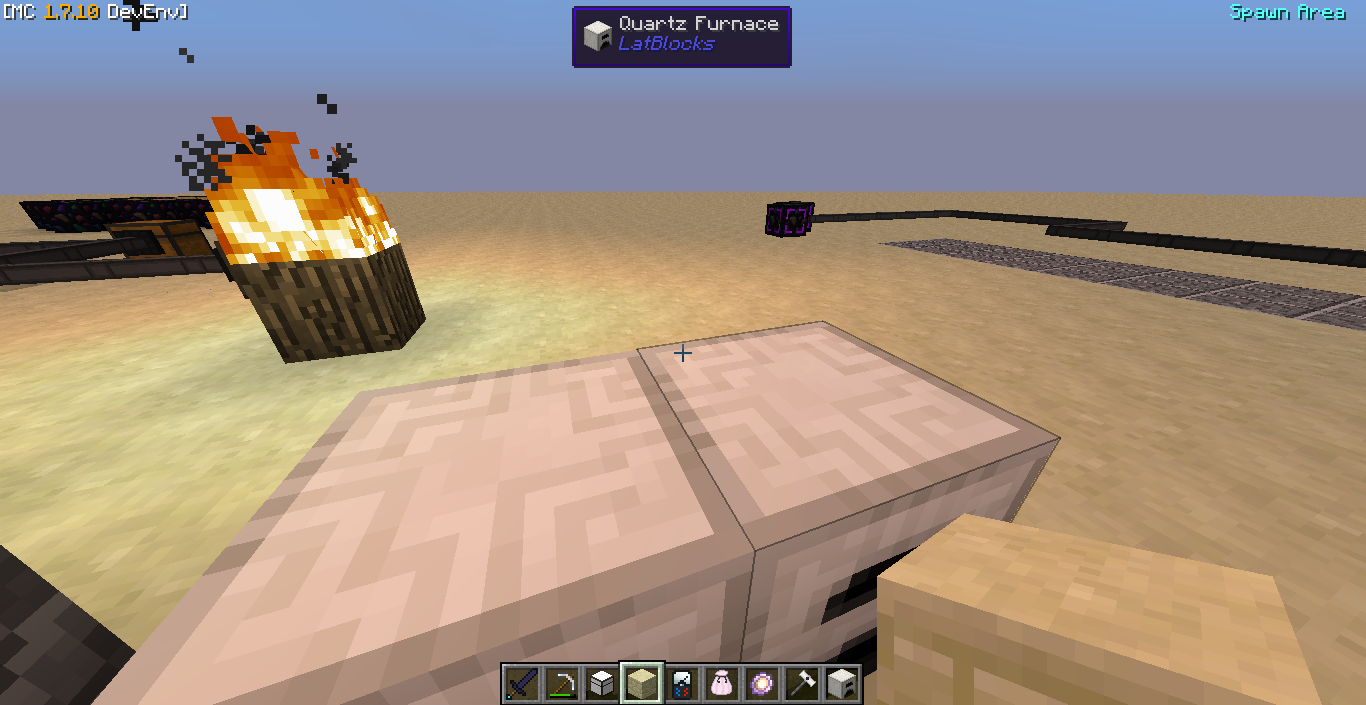Pick the multimeter gauge device slot
Viewport: 1366px width, 705px height.
point(682,684)
